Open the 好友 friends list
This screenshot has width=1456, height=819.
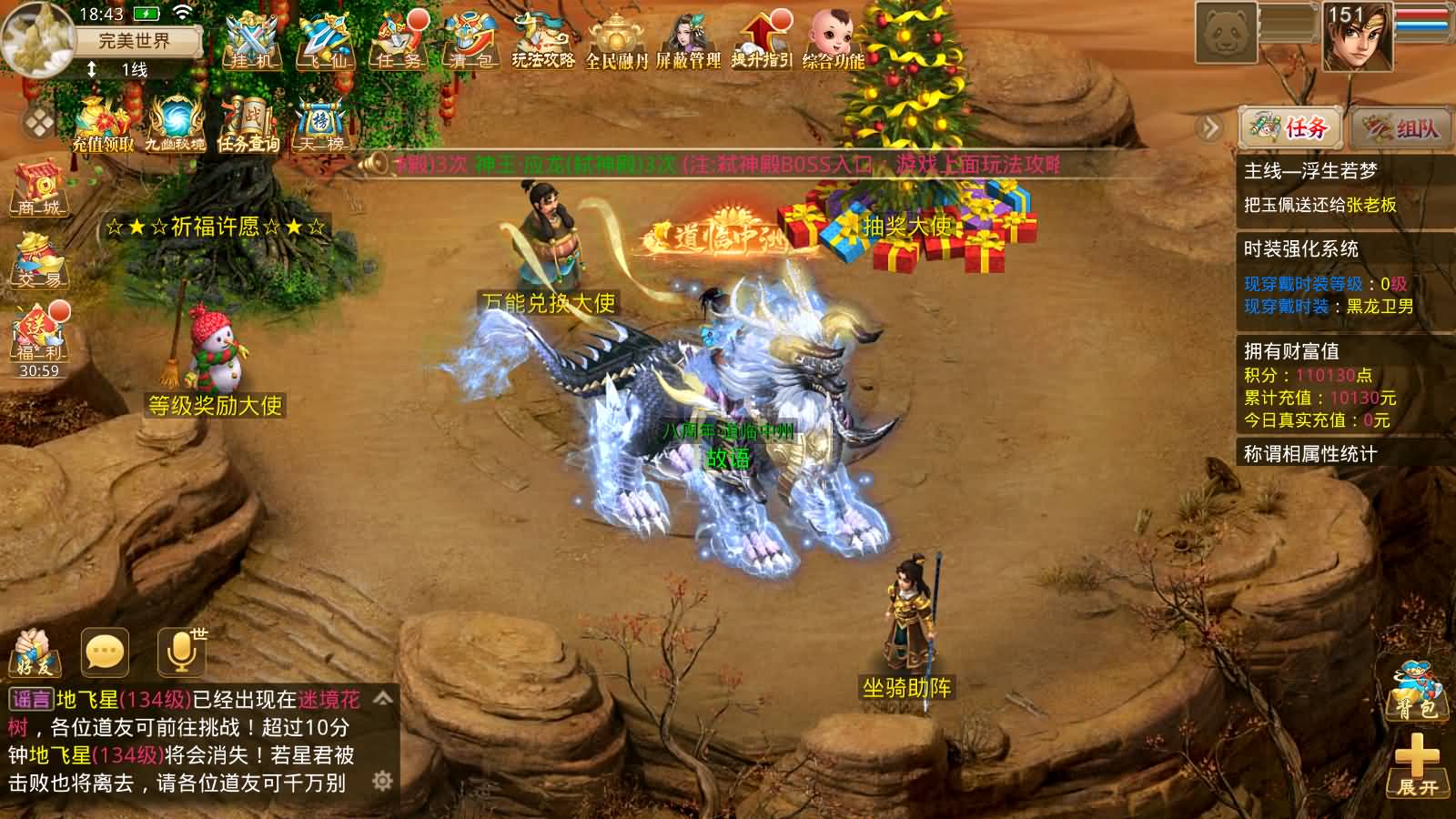click(35, 652)
